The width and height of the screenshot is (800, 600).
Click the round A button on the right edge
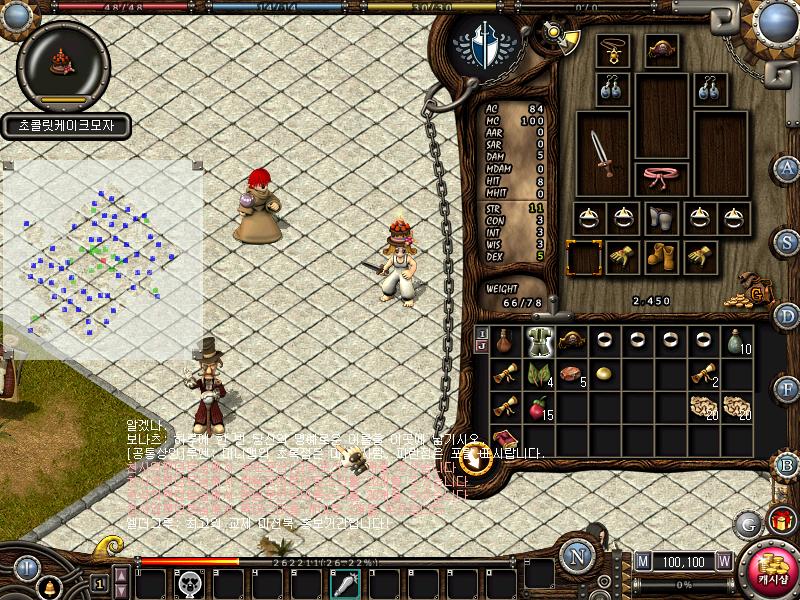(x=788, y=167)
